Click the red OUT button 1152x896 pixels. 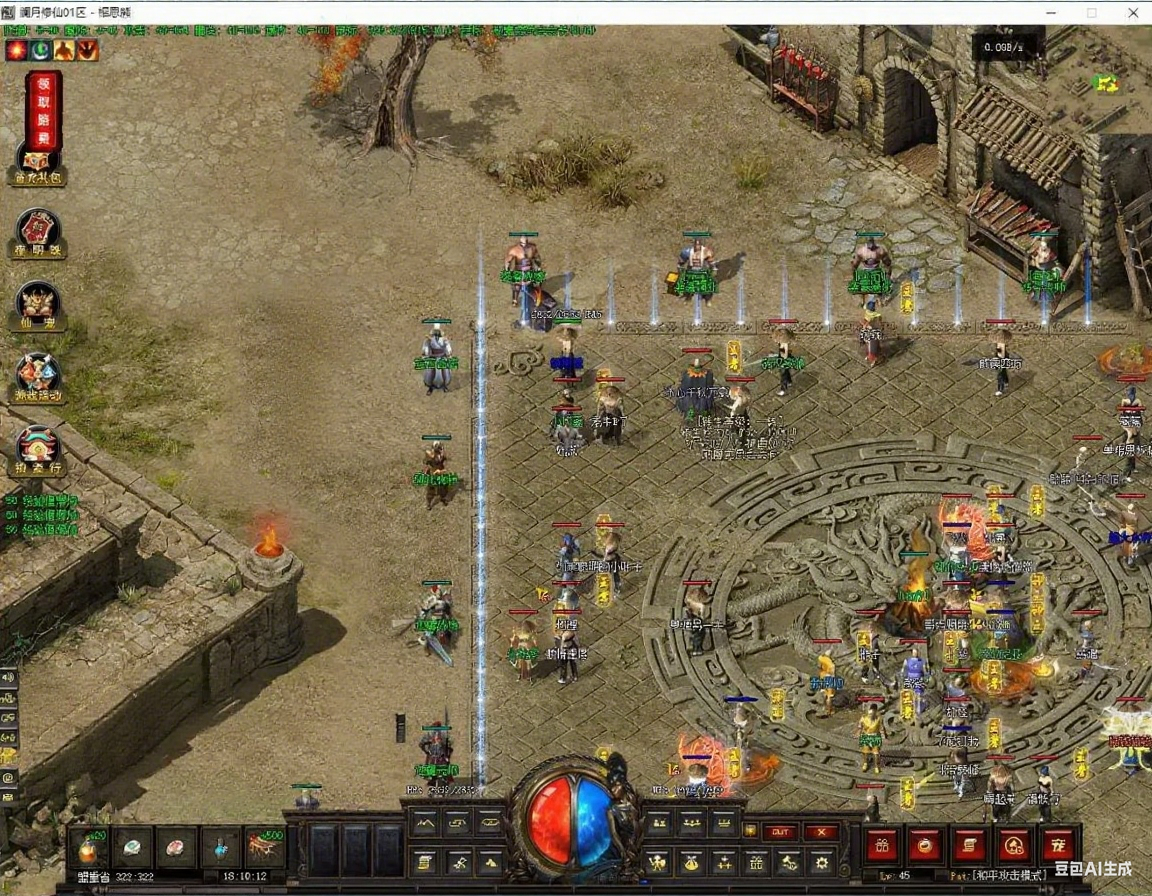780,832
